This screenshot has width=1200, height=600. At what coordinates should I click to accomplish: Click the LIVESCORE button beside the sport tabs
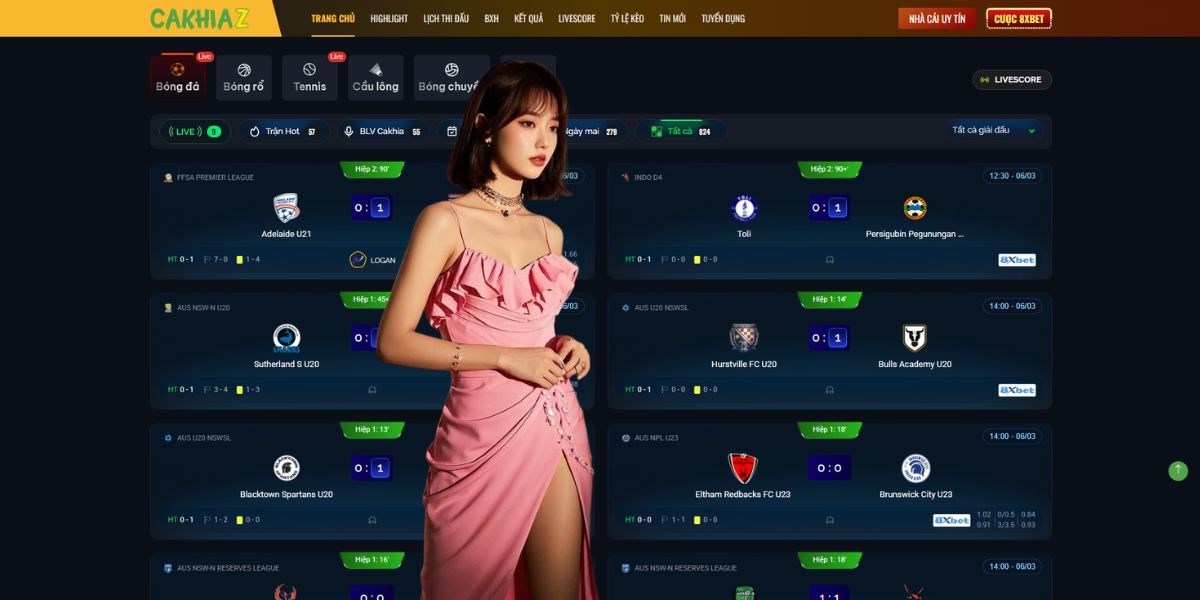point(1012,80)
